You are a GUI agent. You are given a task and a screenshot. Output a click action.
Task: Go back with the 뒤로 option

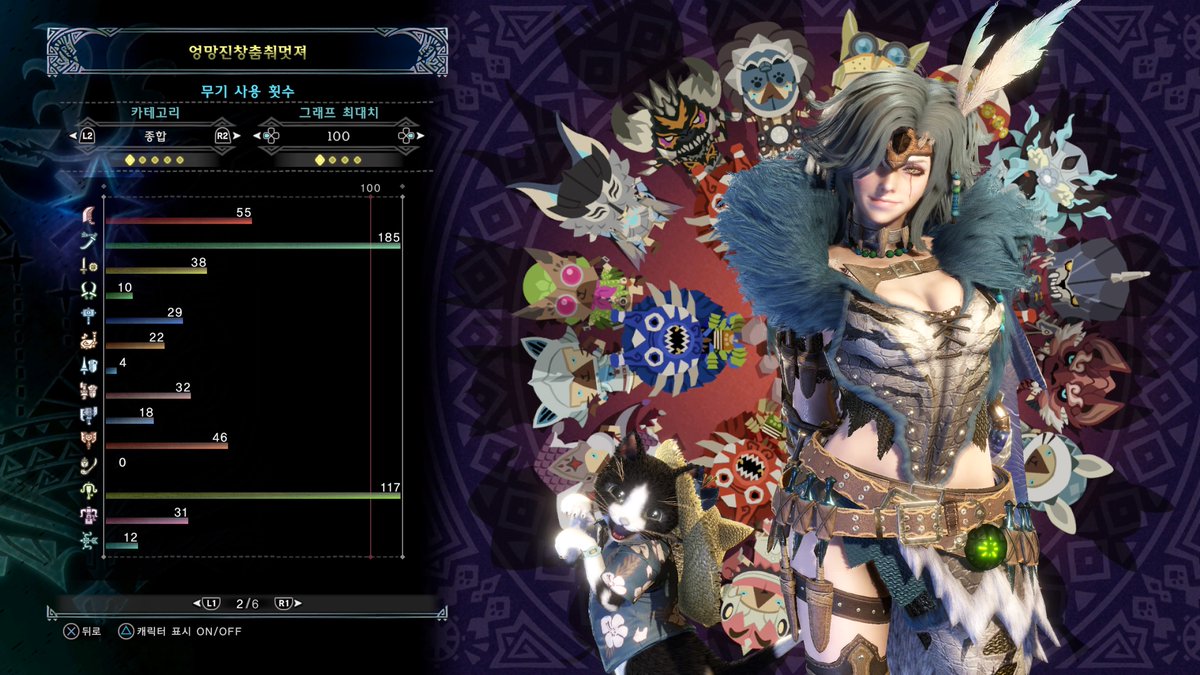(x=82, y=631)
